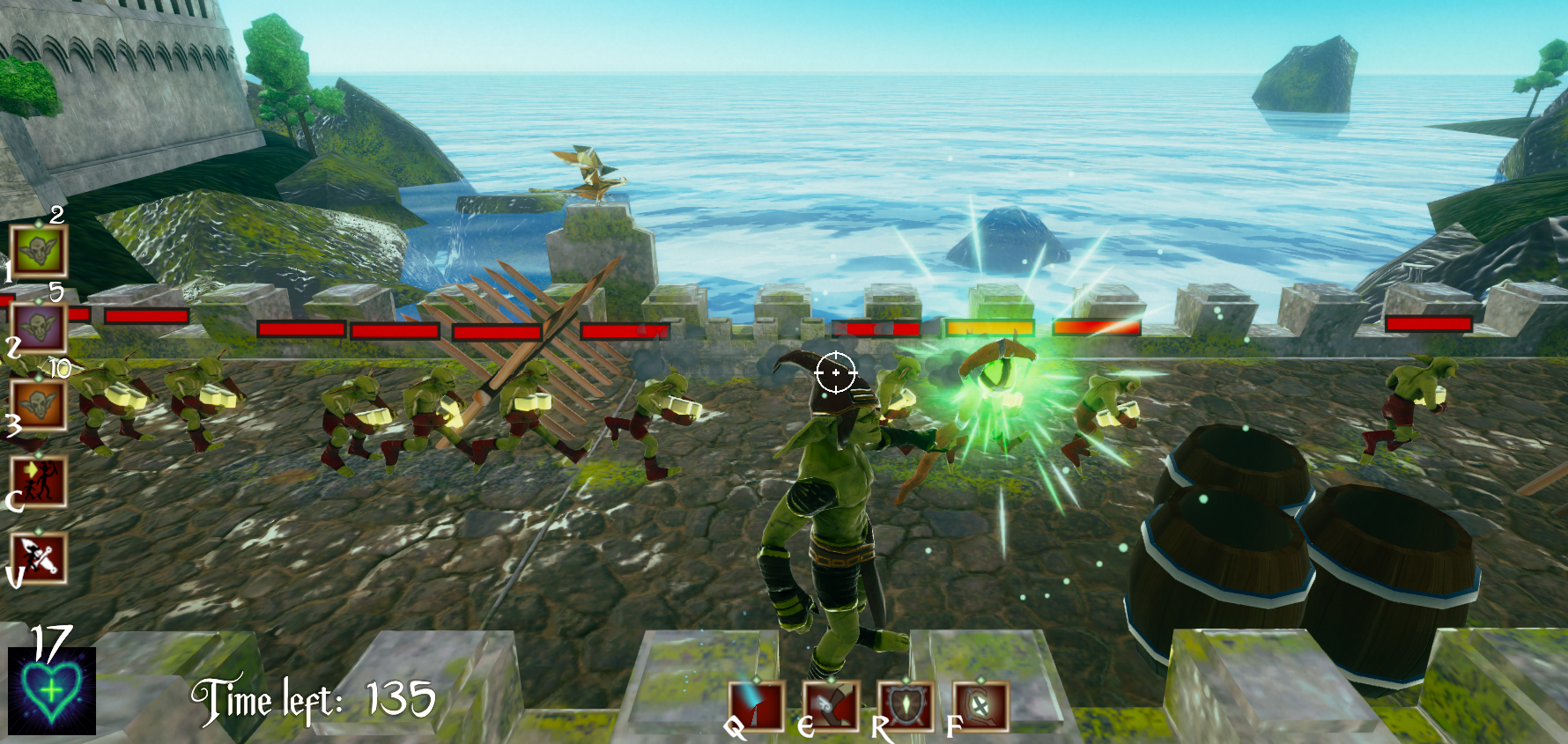Select the shield with green gem ability

pyautogui.click(x=906, y=705)
